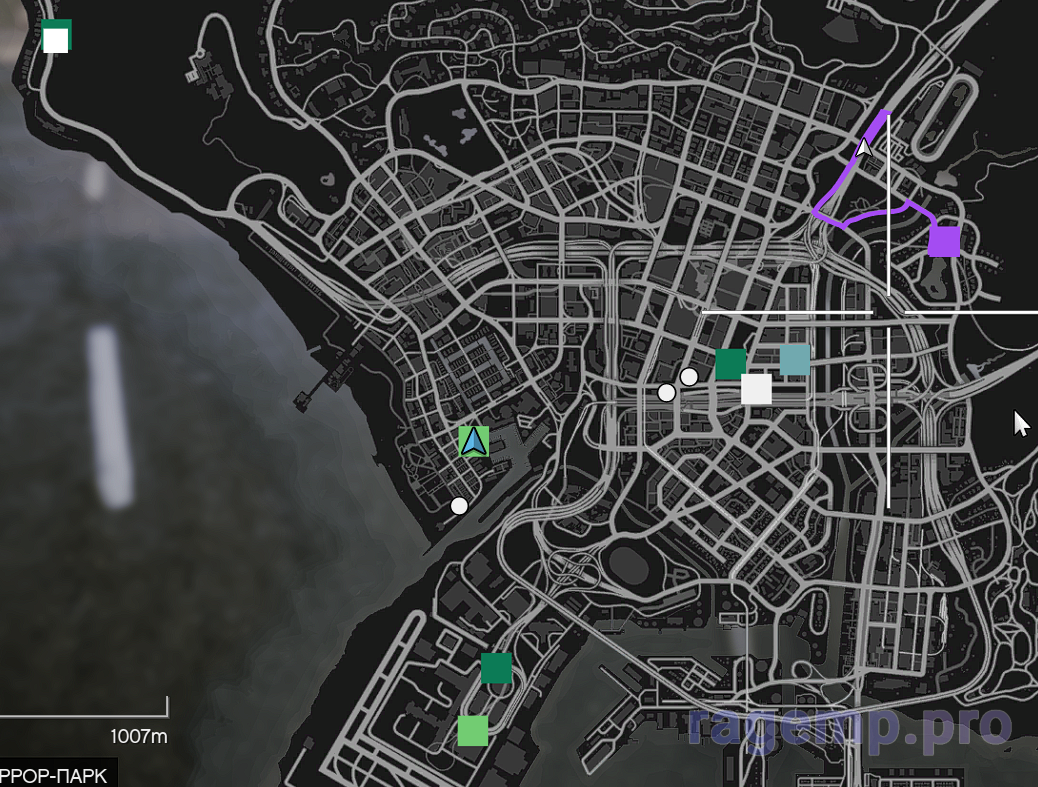Select the white circle blip near the pier
Image resolution: width=1038 pixels, height=787 pixels.
459,506
